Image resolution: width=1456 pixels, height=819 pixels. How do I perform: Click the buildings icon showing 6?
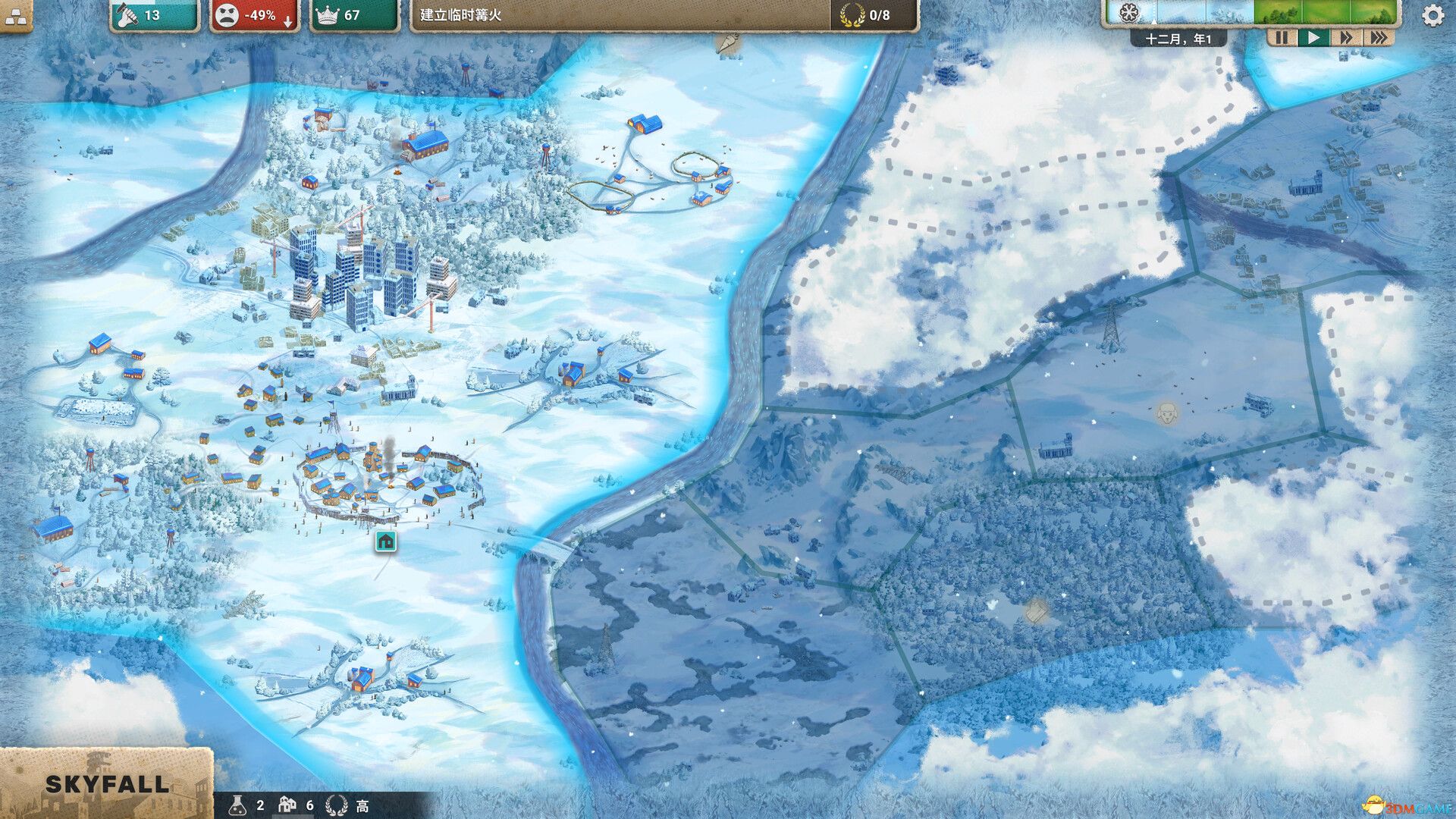click(x=289, y=805)
